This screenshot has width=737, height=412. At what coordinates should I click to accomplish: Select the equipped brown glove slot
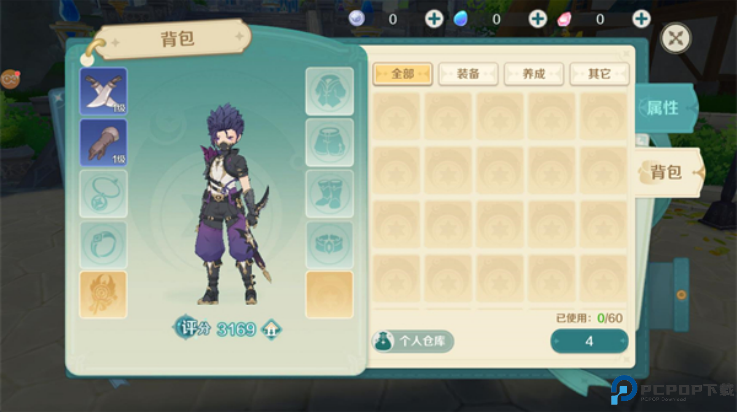(103, 143)
